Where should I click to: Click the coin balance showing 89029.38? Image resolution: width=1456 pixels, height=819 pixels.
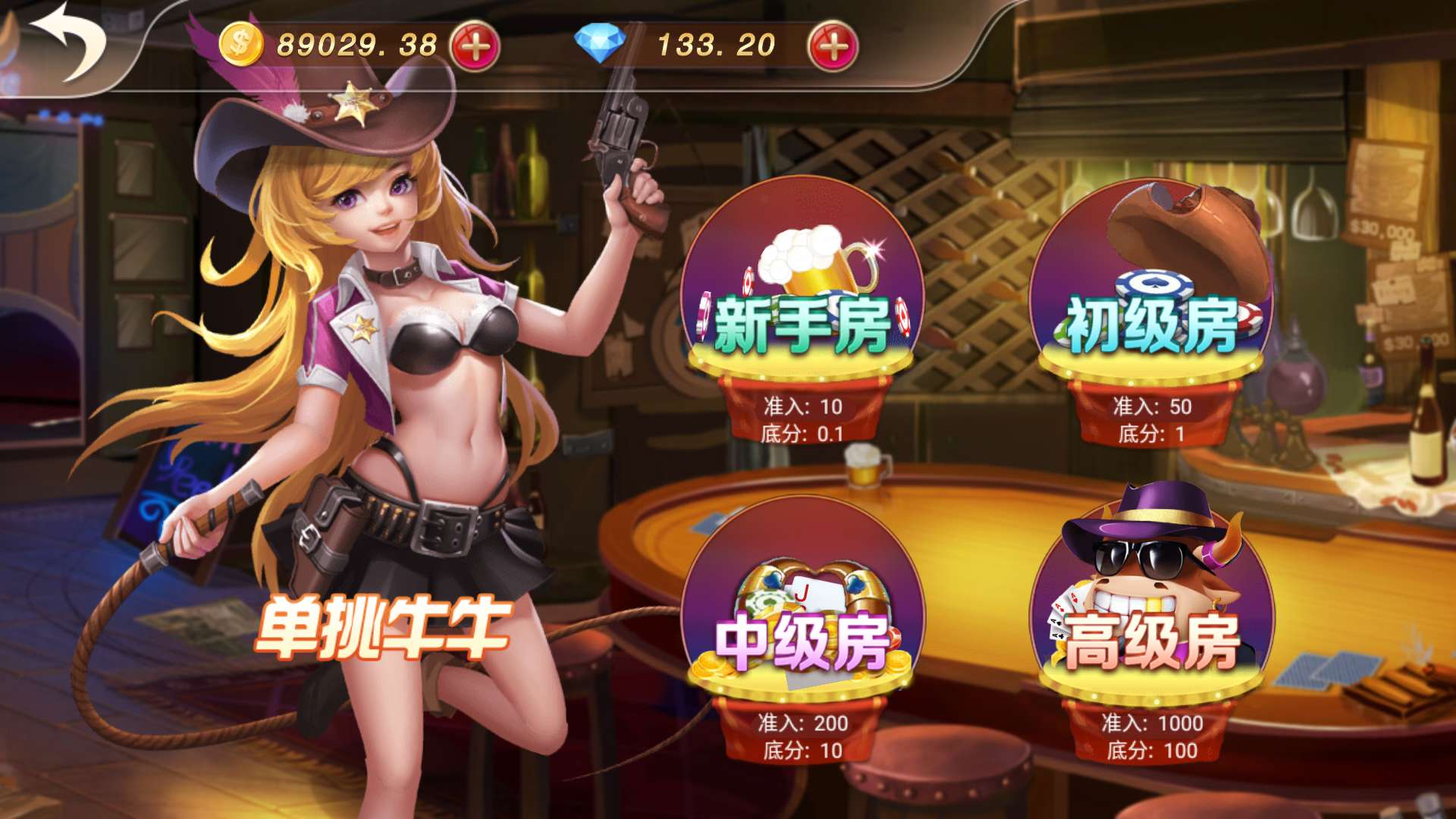click(x=356, y=43)
